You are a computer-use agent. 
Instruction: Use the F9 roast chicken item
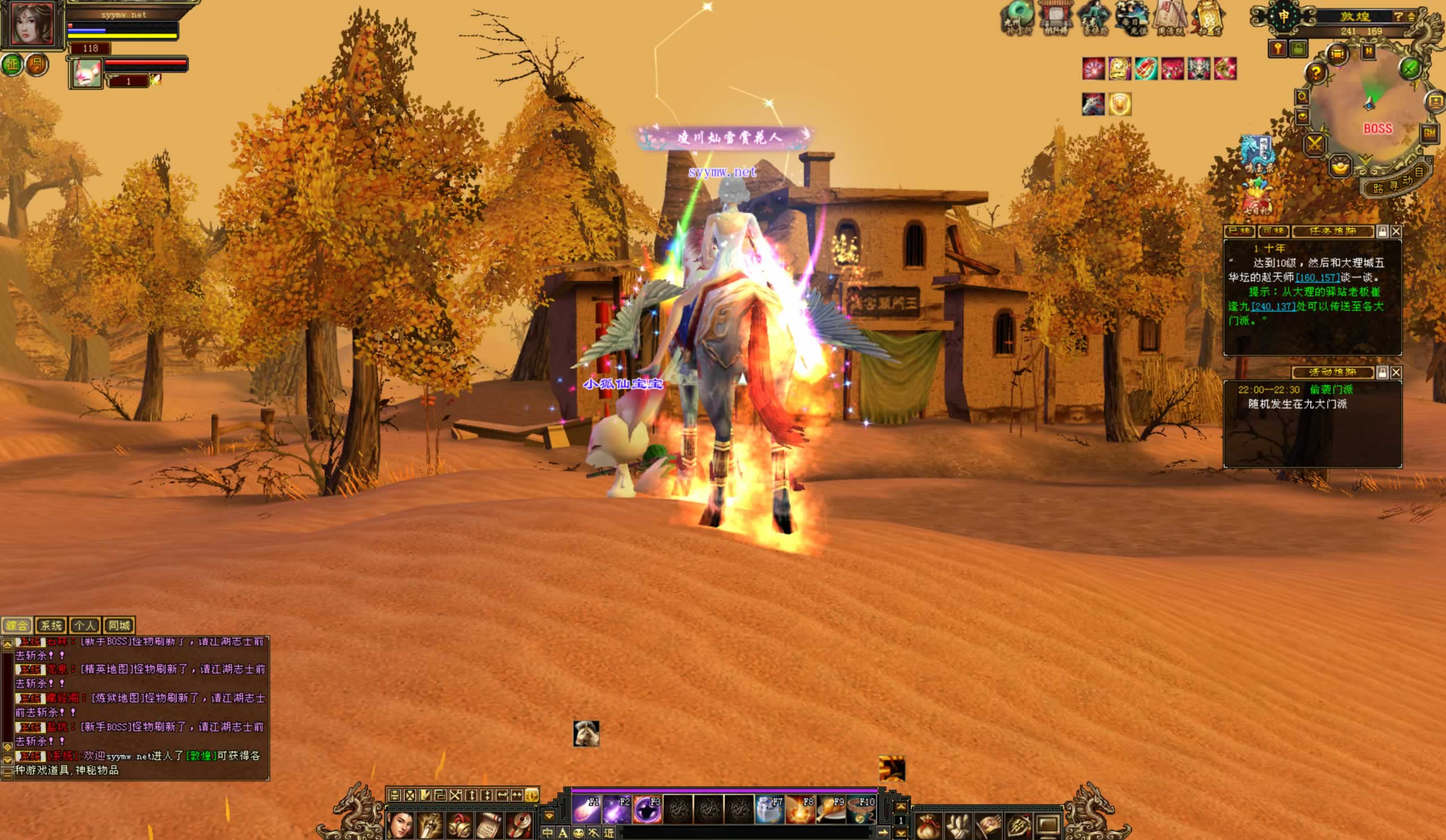(830, 810)
